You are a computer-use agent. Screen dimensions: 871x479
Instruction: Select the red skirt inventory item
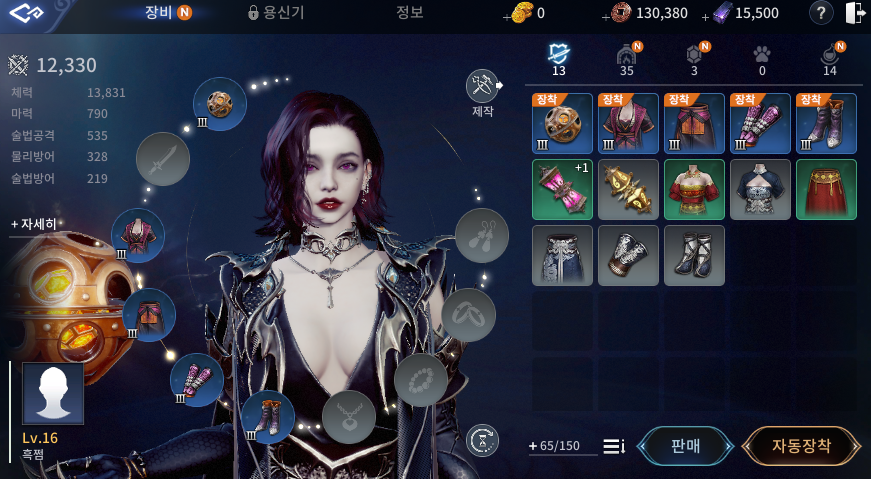[x=826, y=189]
